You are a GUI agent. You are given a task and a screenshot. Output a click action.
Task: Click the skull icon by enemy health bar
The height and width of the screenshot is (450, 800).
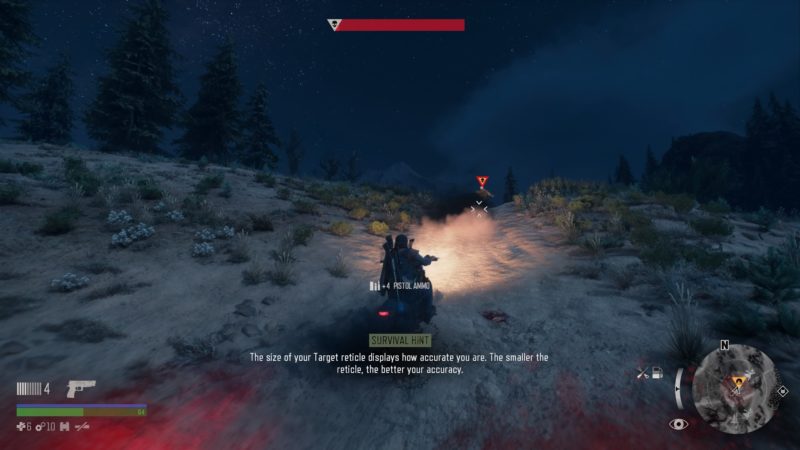click(335, 25)
